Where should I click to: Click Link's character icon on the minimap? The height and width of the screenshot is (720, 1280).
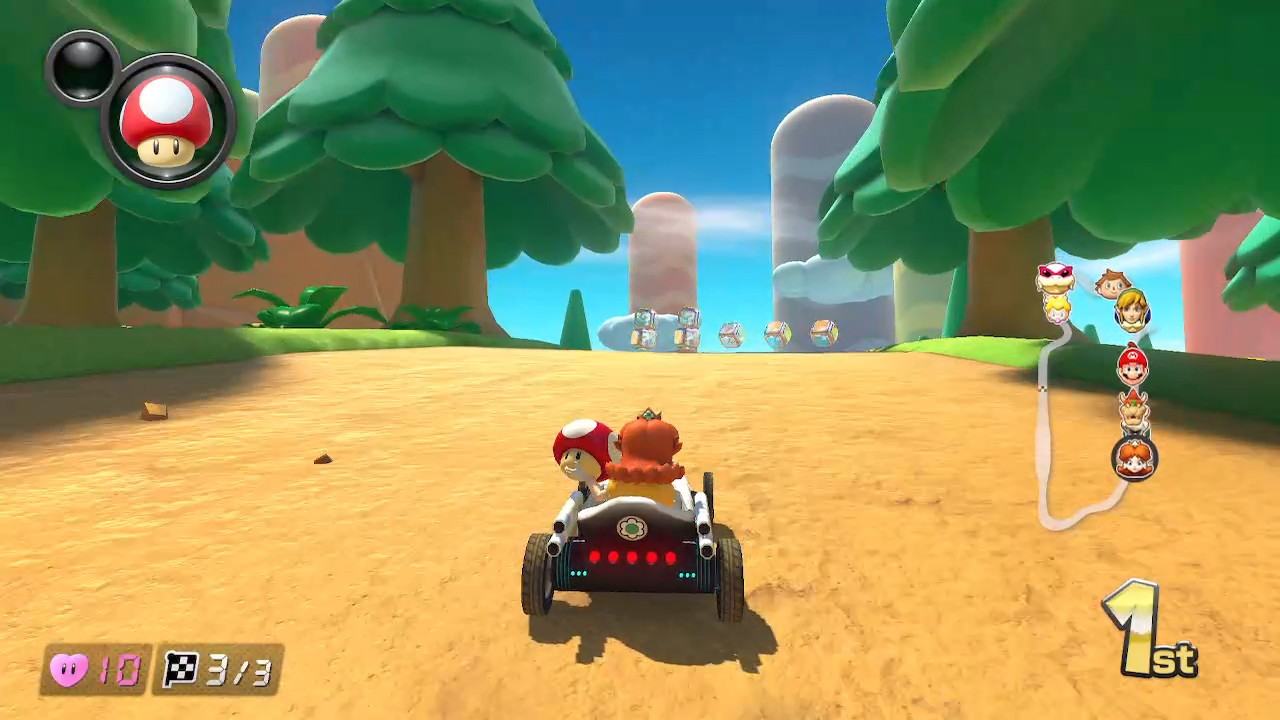(1132, 314)
